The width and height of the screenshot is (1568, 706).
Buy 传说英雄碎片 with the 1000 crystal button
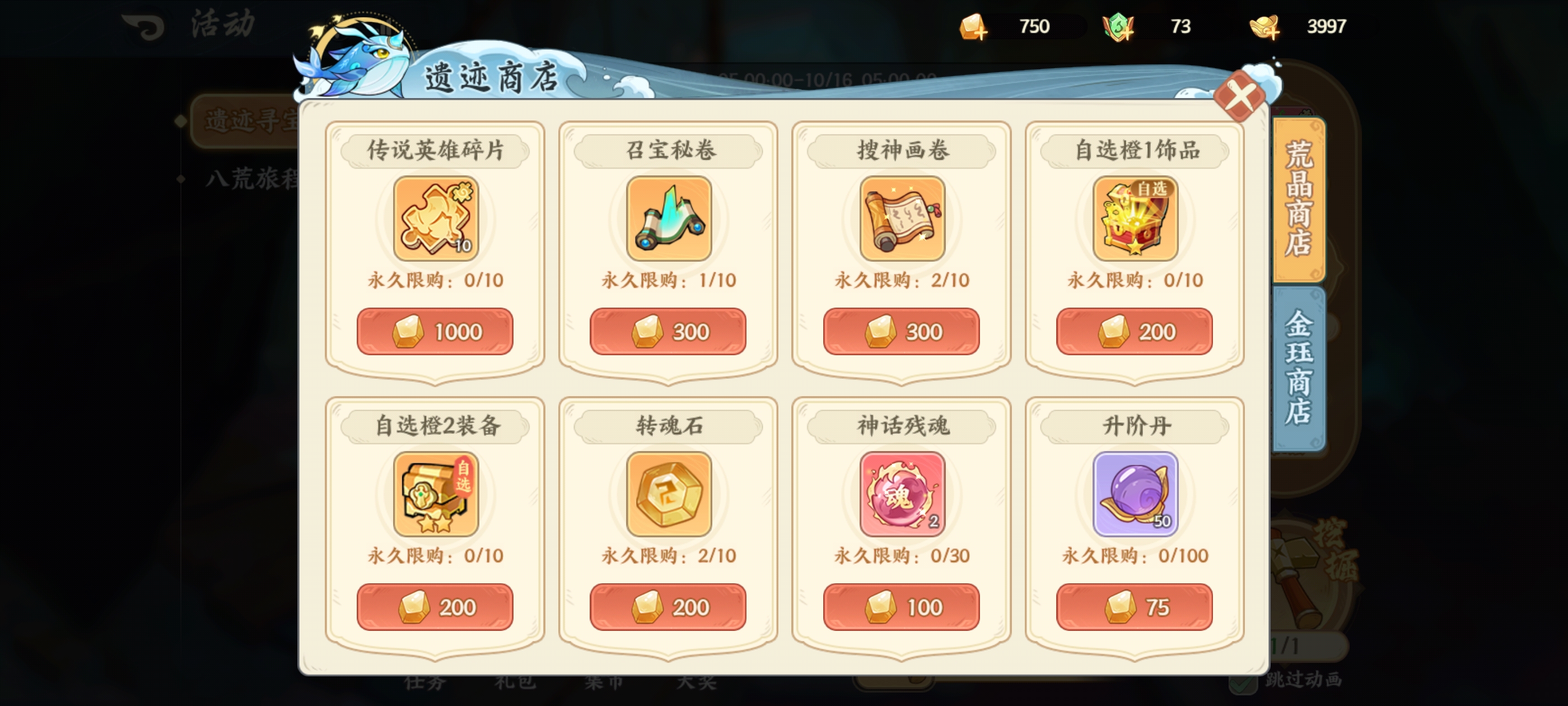436,332
